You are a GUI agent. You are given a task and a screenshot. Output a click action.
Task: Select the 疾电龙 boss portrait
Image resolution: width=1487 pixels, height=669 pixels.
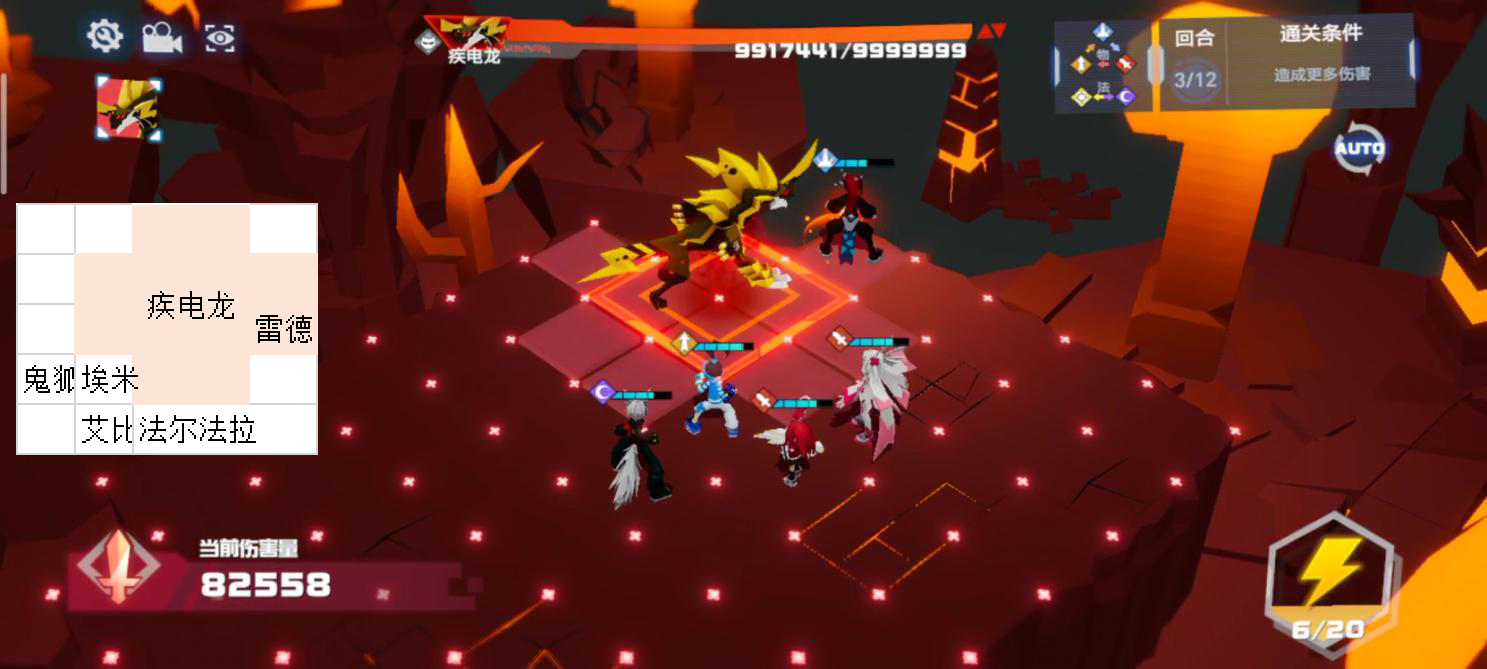pos(129,107)
